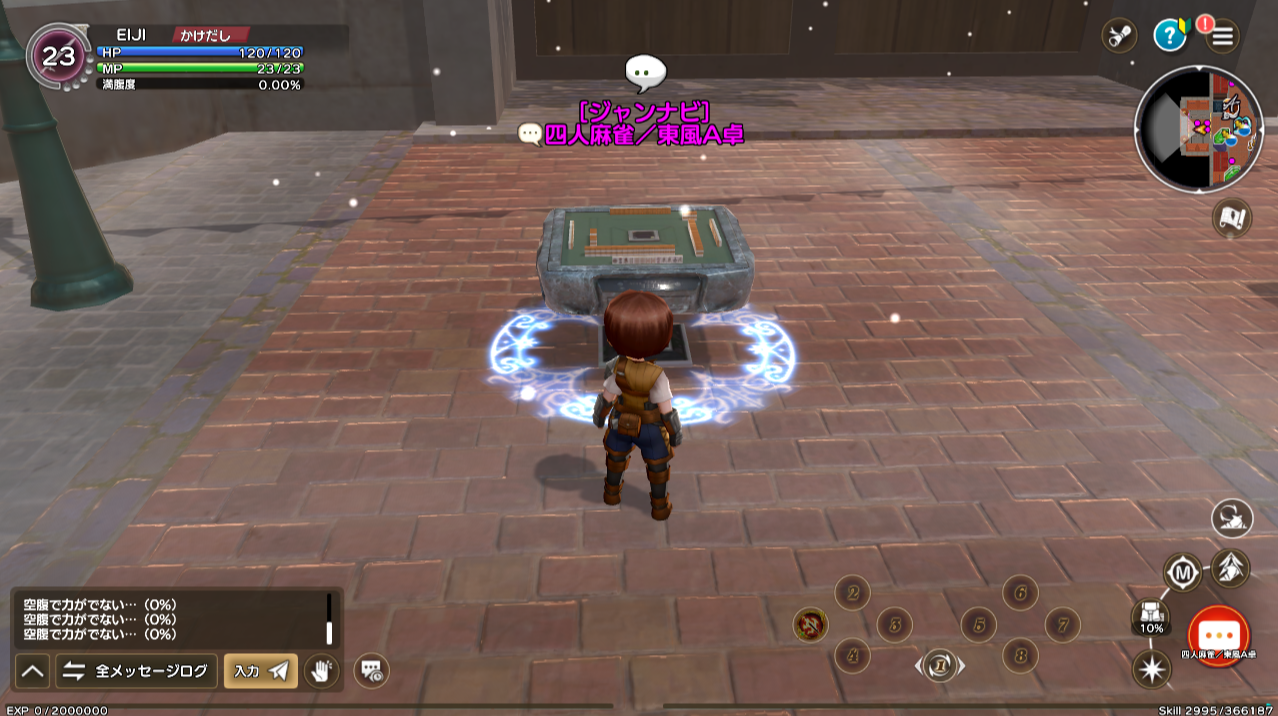Switch the 全メッセージログ chat filter
1278x716 pixels.
click(137, 671)
